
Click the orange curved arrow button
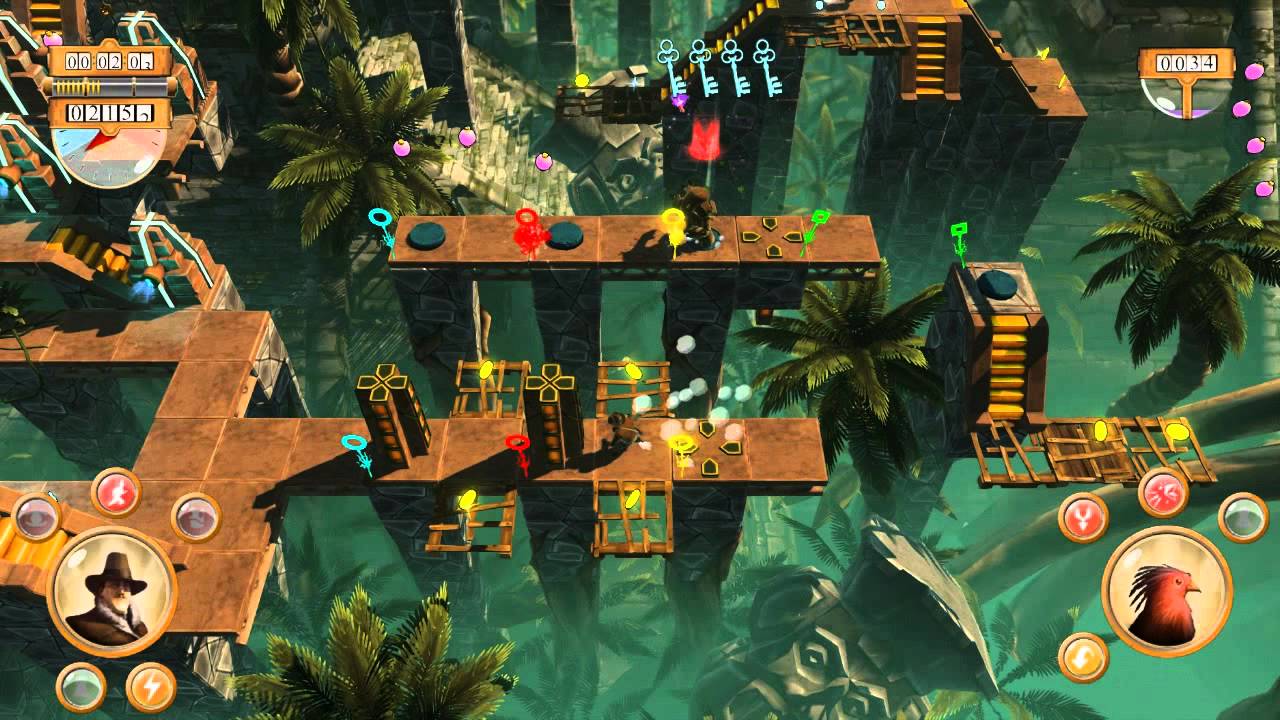(x=1083, y=657)
